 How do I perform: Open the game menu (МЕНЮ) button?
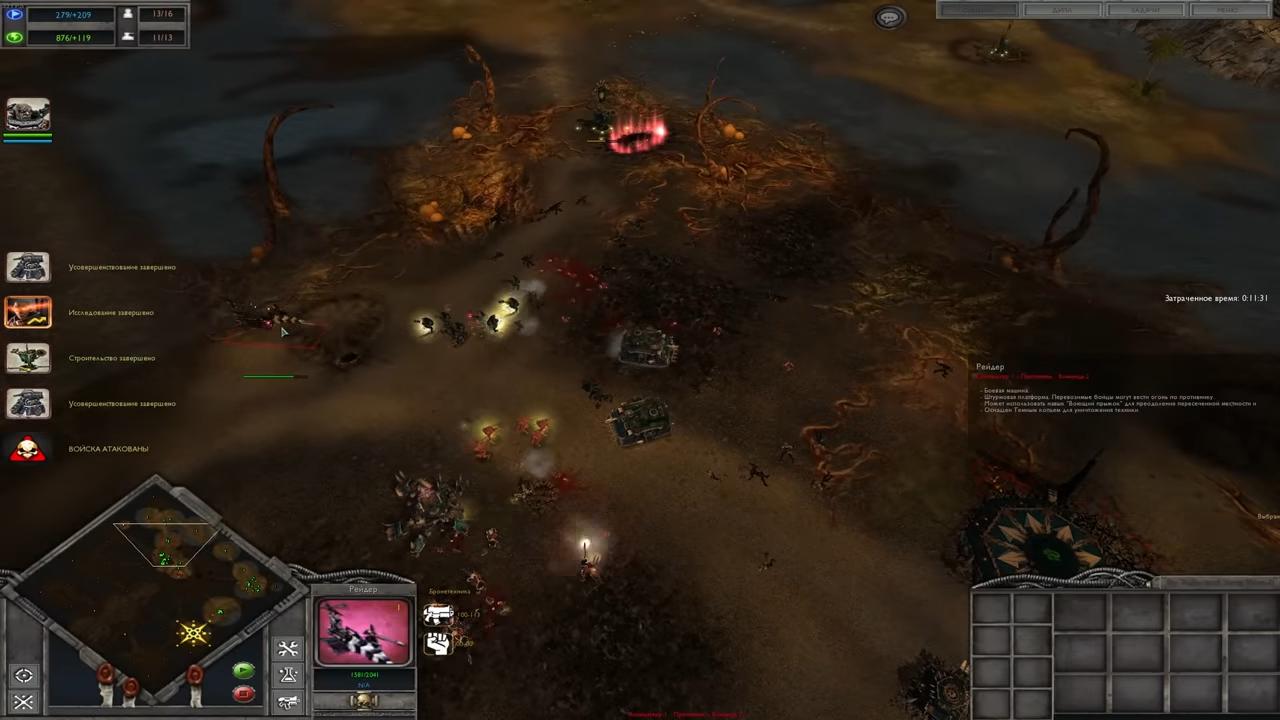tap(1227, 10)
